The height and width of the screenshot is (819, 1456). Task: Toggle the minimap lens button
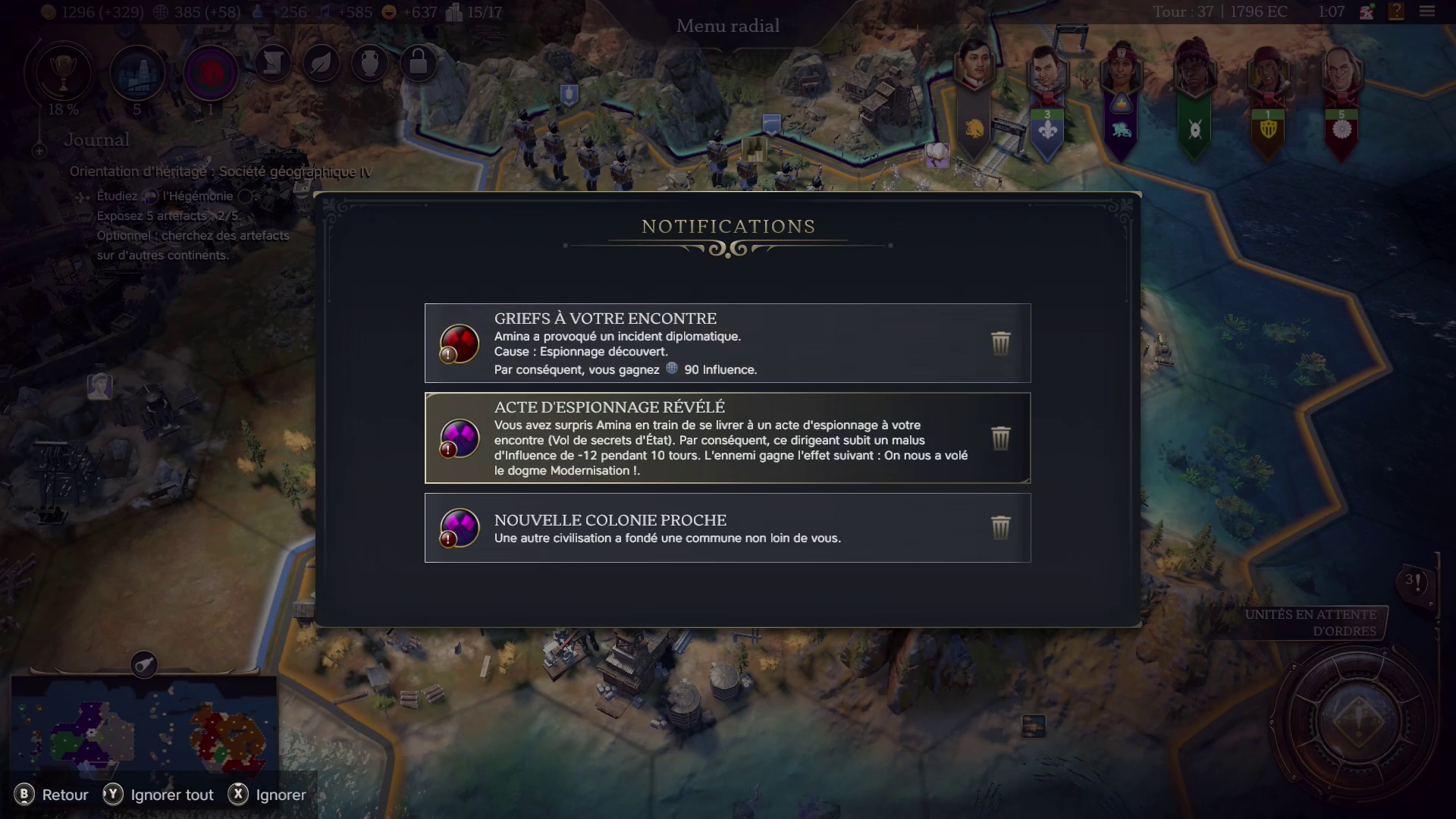[144, 664]
